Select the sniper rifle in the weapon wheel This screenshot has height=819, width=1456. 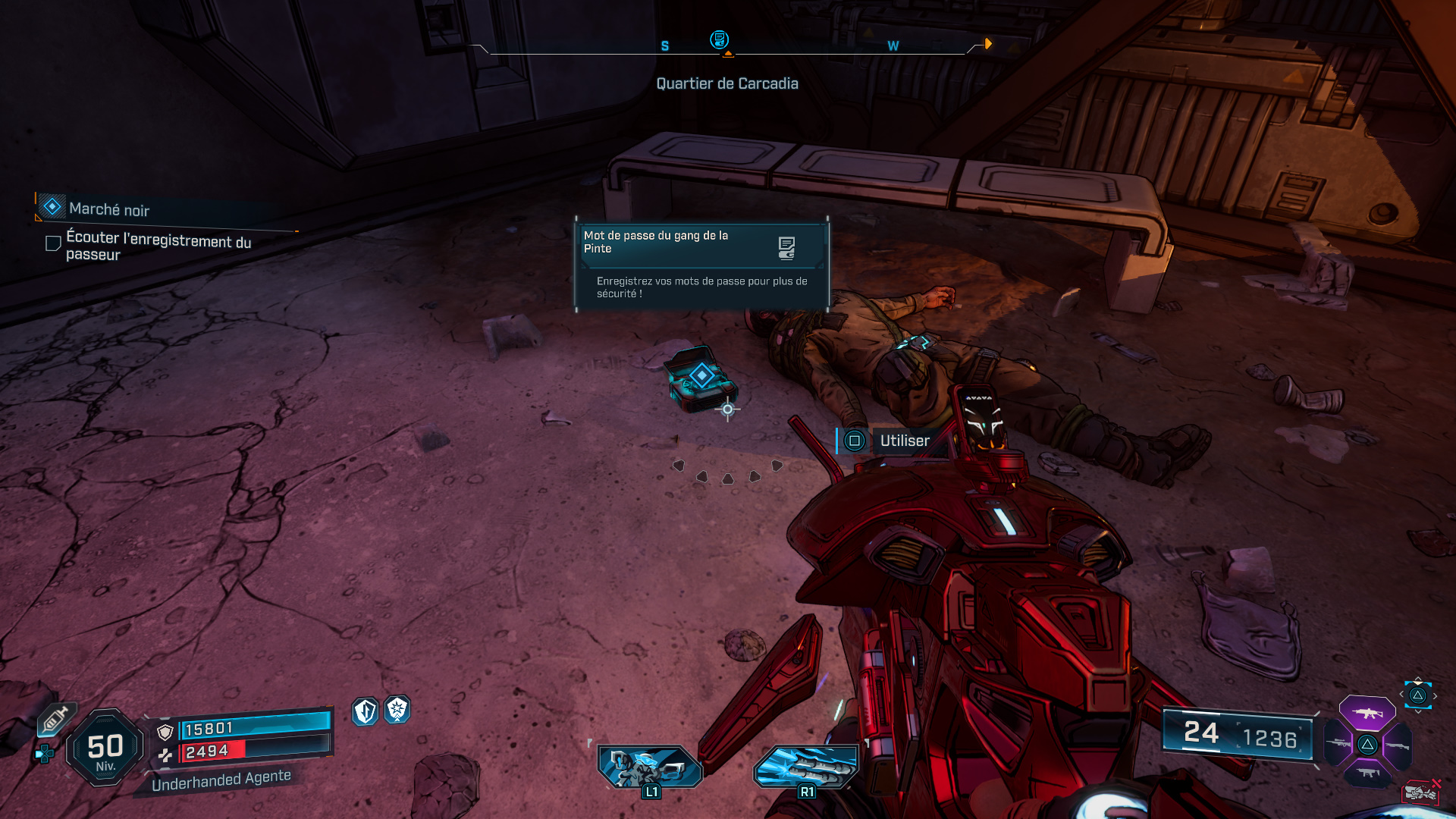tap(1338, 743)
